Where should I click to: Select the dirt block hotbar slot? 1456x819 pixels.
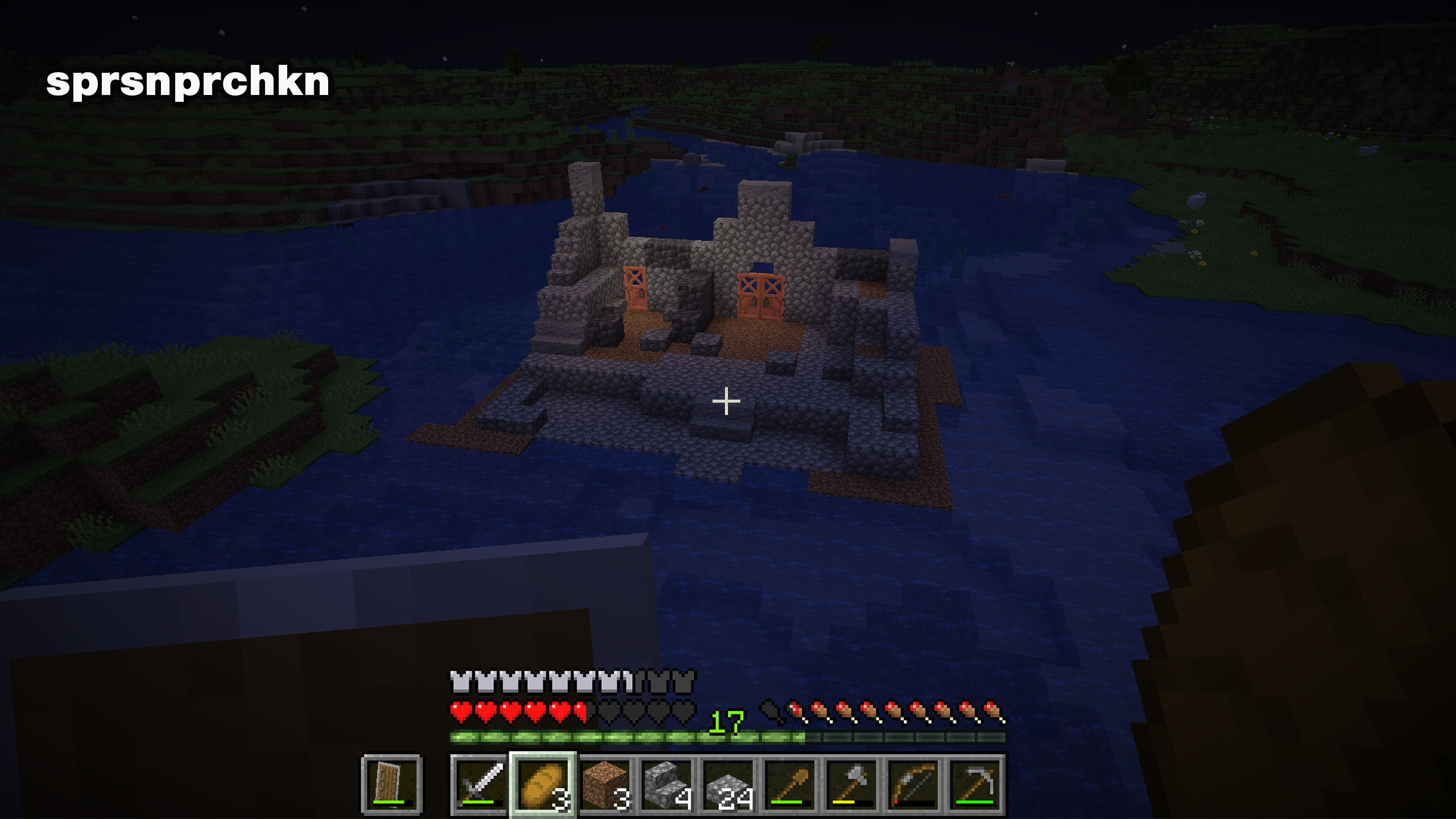click(605, 785)
